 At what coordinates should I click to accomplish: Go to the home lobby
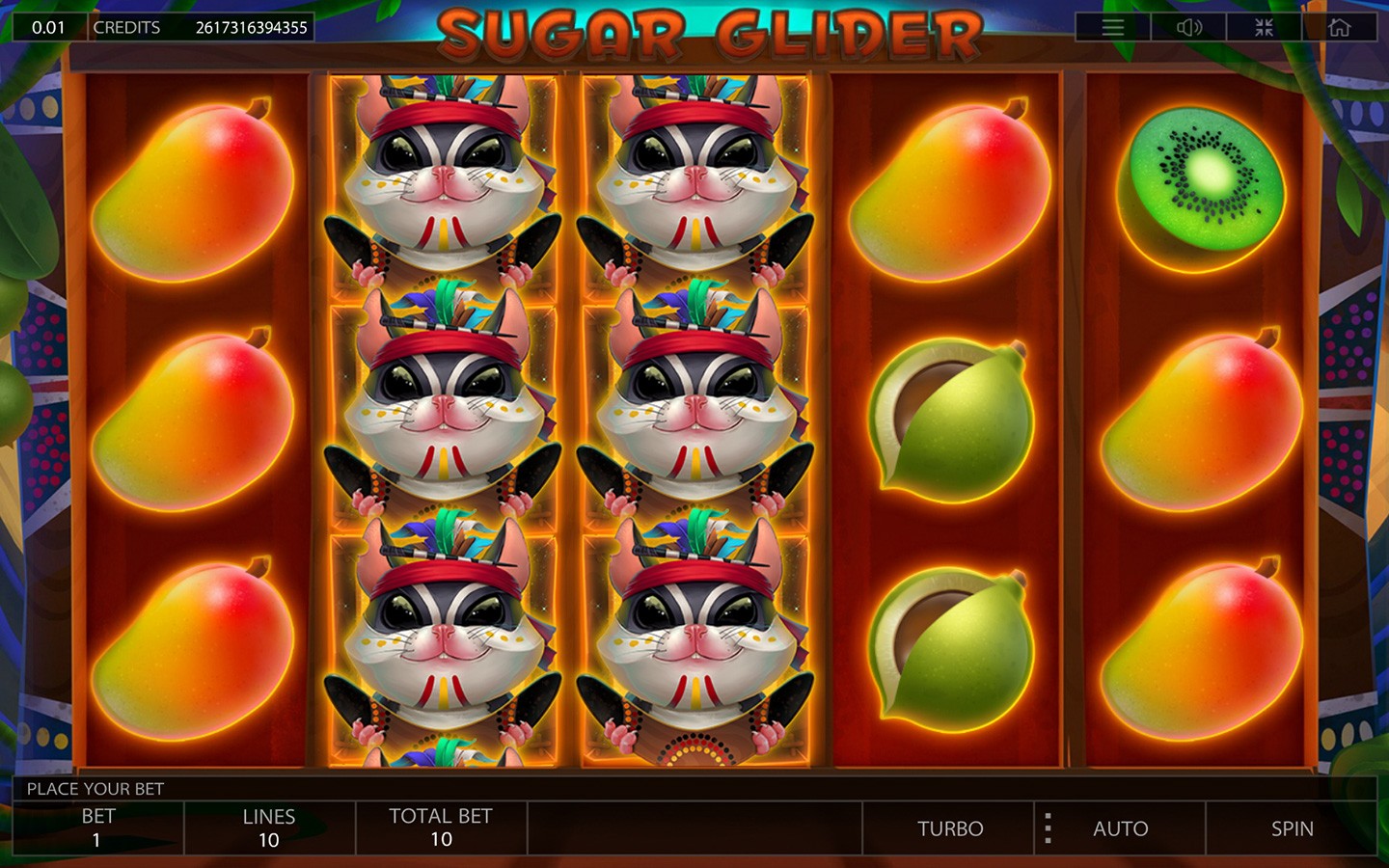coord(1339,27)
